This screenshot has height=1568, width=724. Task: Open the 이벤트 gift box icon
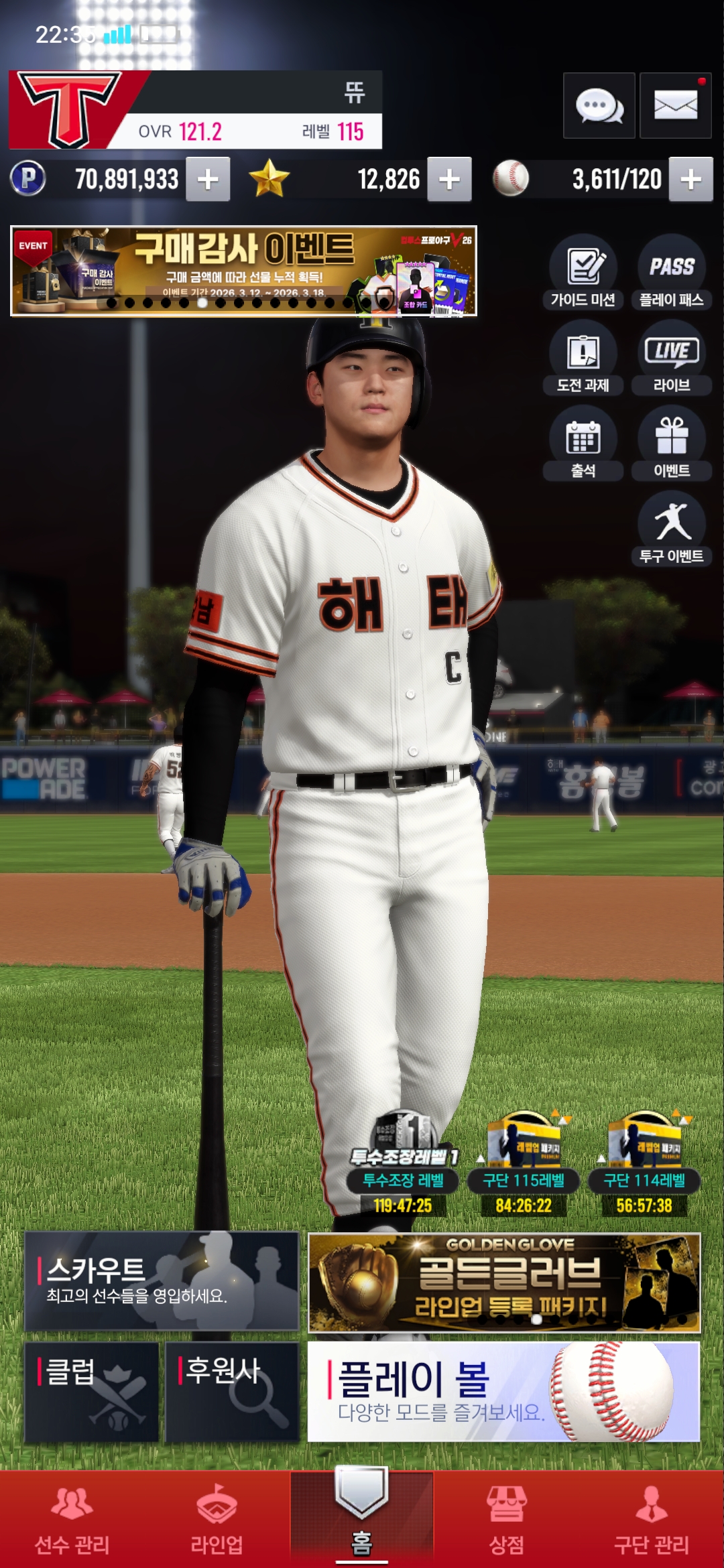pyautogui.click(x=671, y=444)
